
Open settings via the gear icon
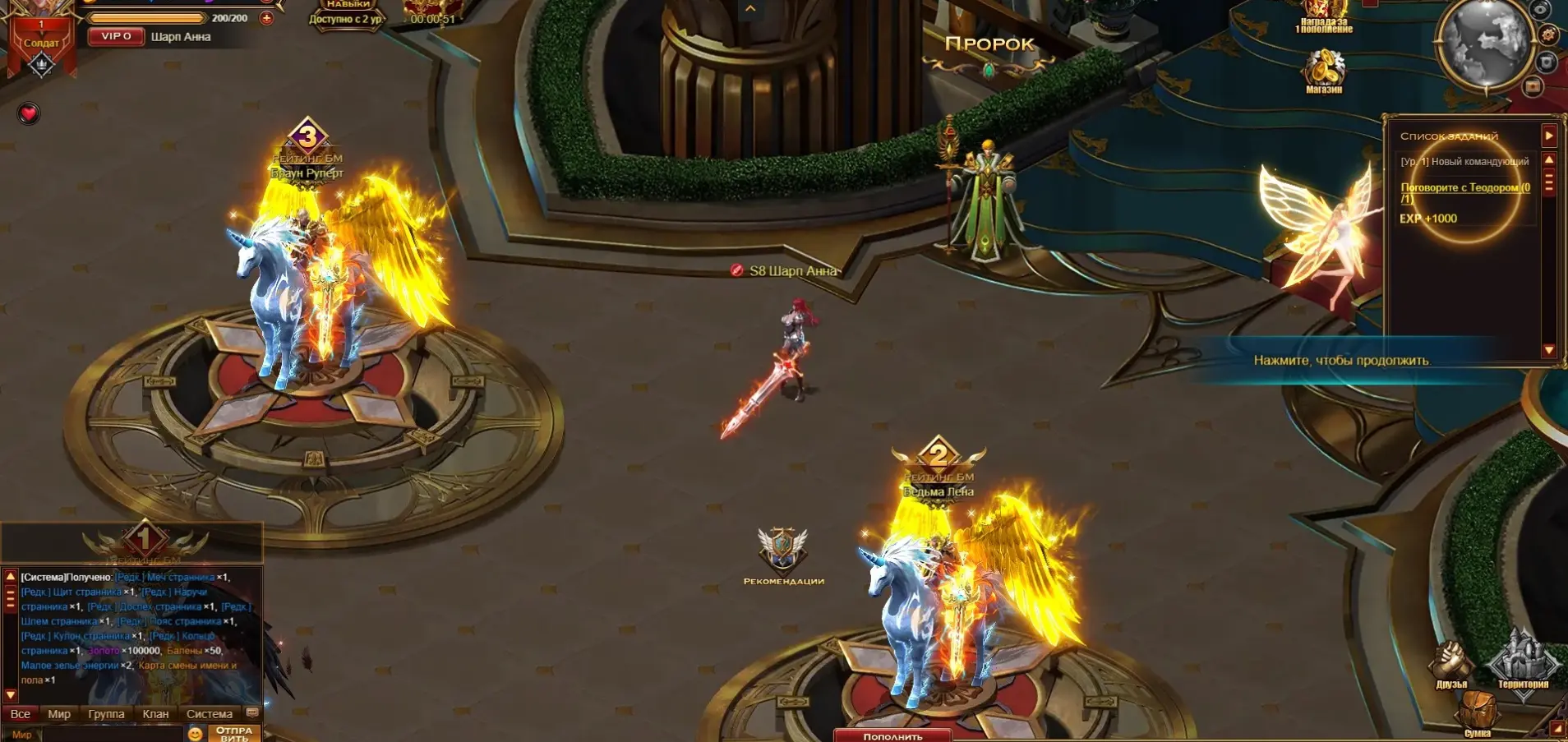[1548, 35]
